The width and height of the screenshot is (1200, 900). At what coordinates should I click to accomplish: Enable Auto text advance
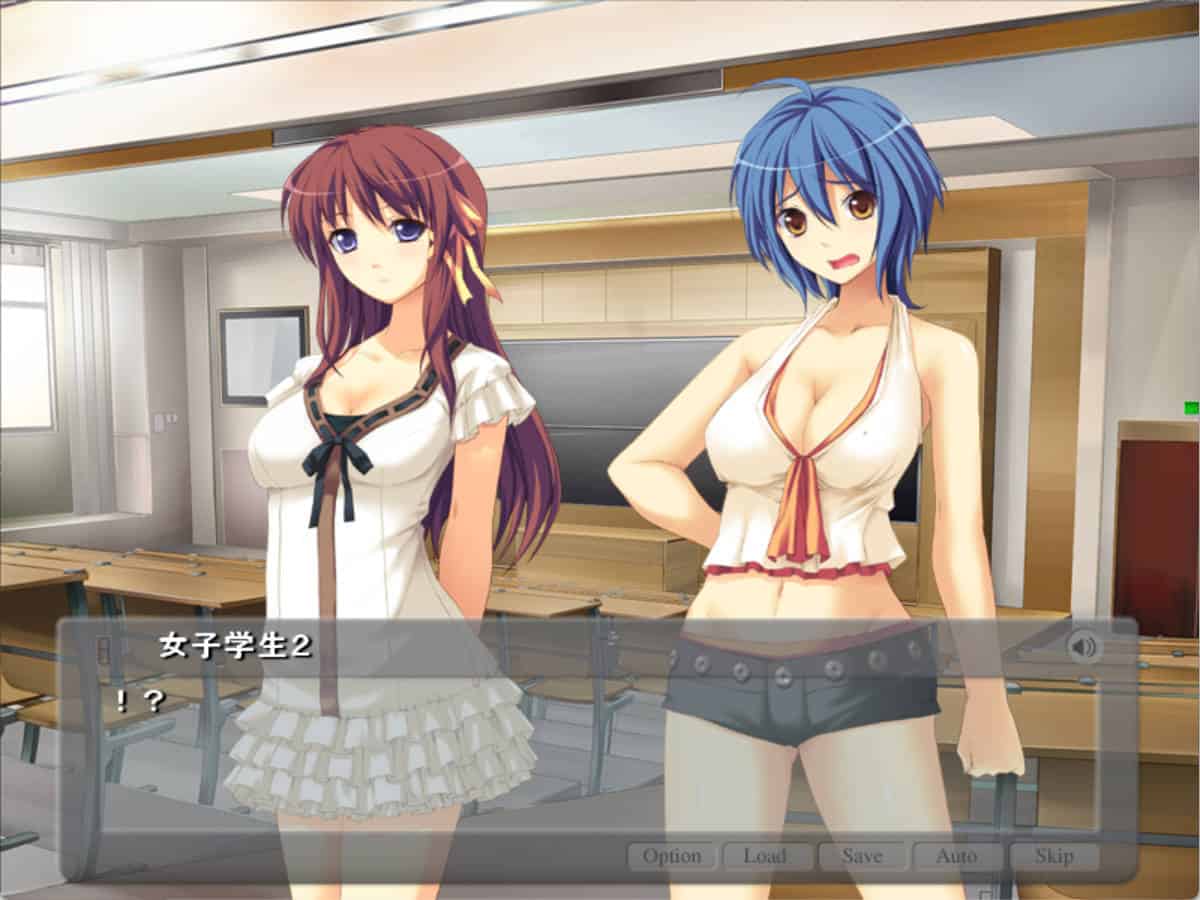click(956, 856)
